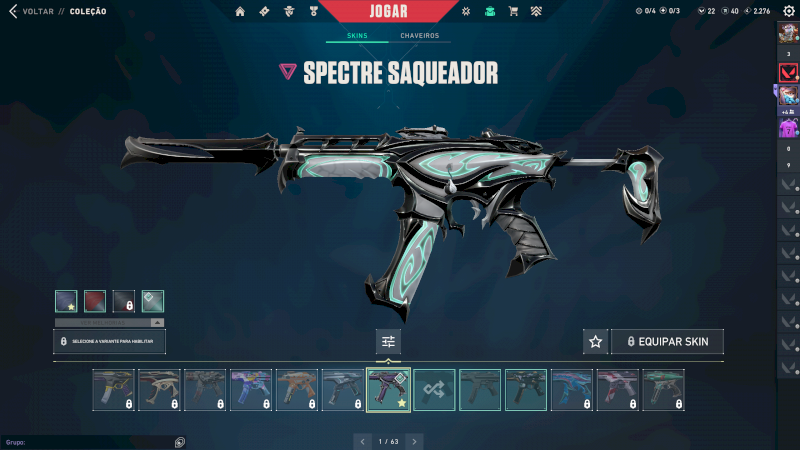Go back with the Voltar arrow
This screenshot has height=450, width=800.
pyautogui.click(x=12, y=11)
